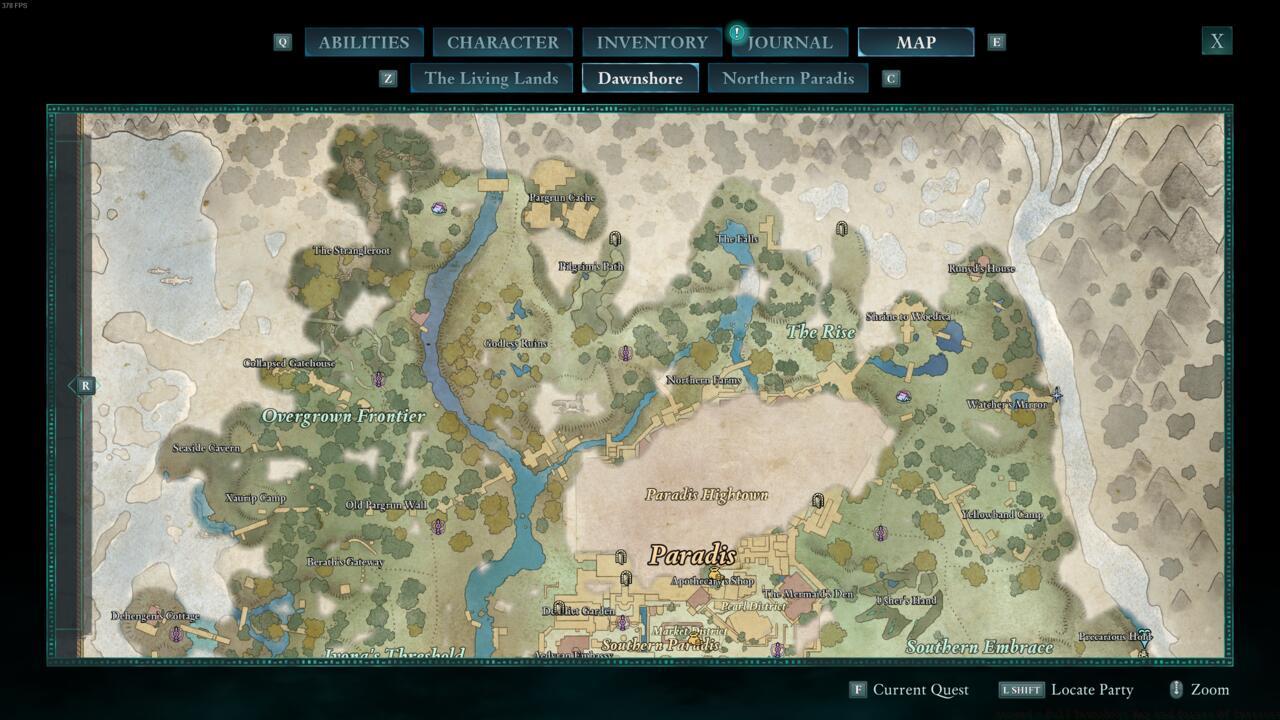Click the arch marker east of Paradis
Screen dimensions: 1280x720
coord(818,501)
